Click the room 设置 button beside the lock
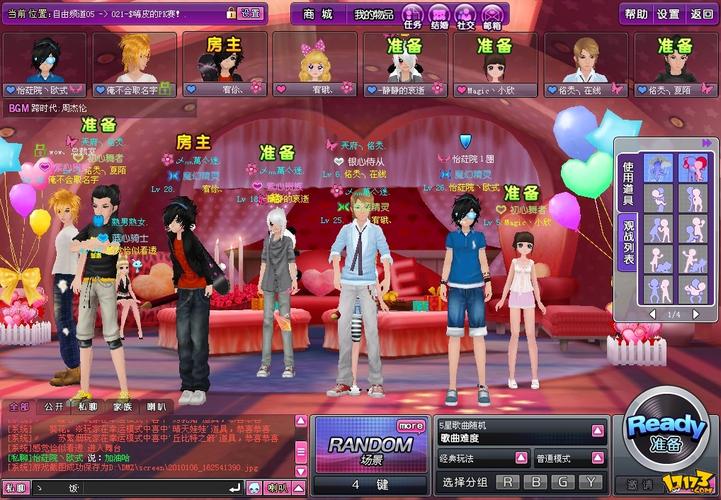 coord(251,14)
